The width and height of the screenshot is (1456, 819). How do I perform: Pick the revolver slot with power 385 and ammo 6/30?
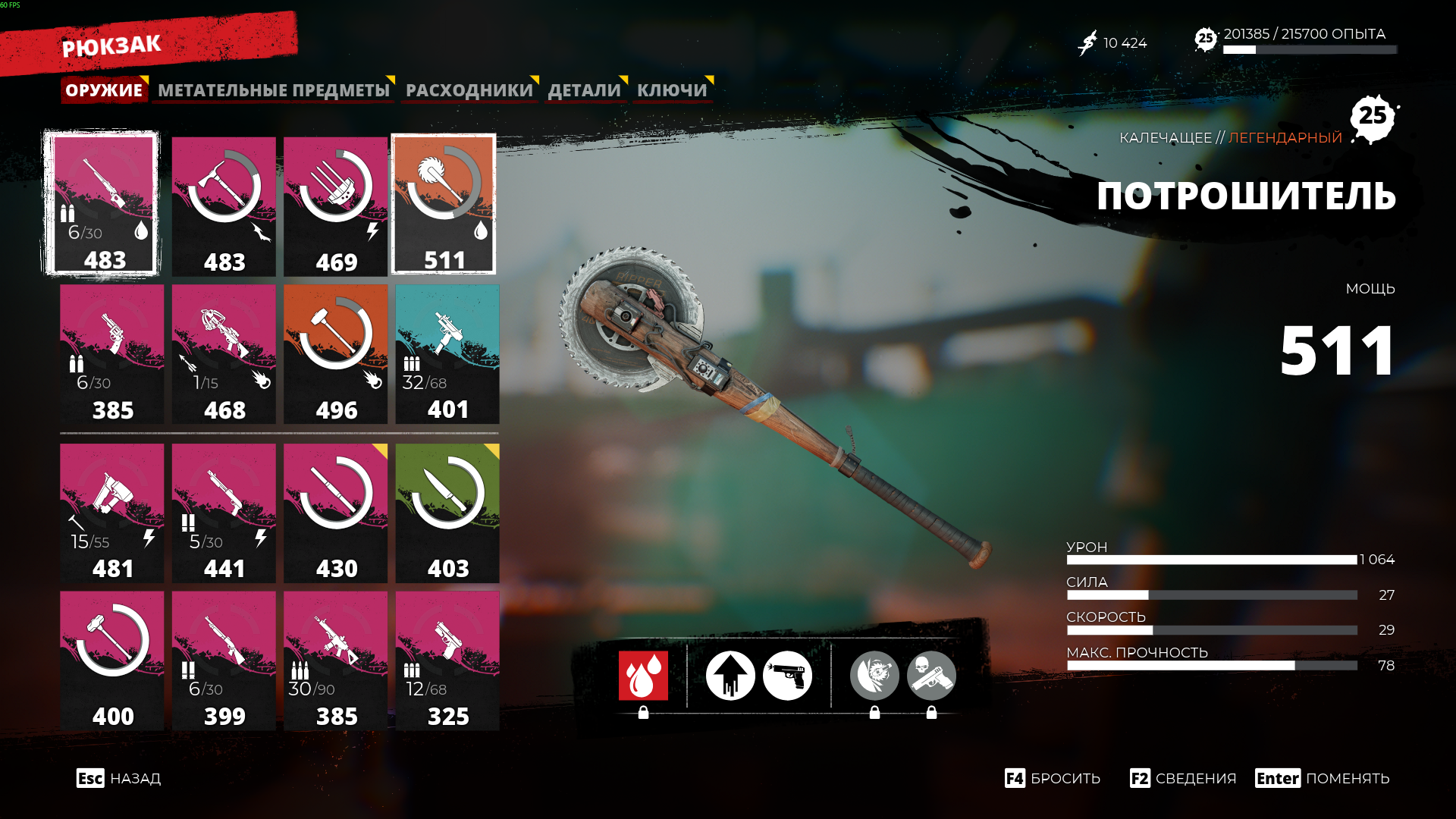112,354
